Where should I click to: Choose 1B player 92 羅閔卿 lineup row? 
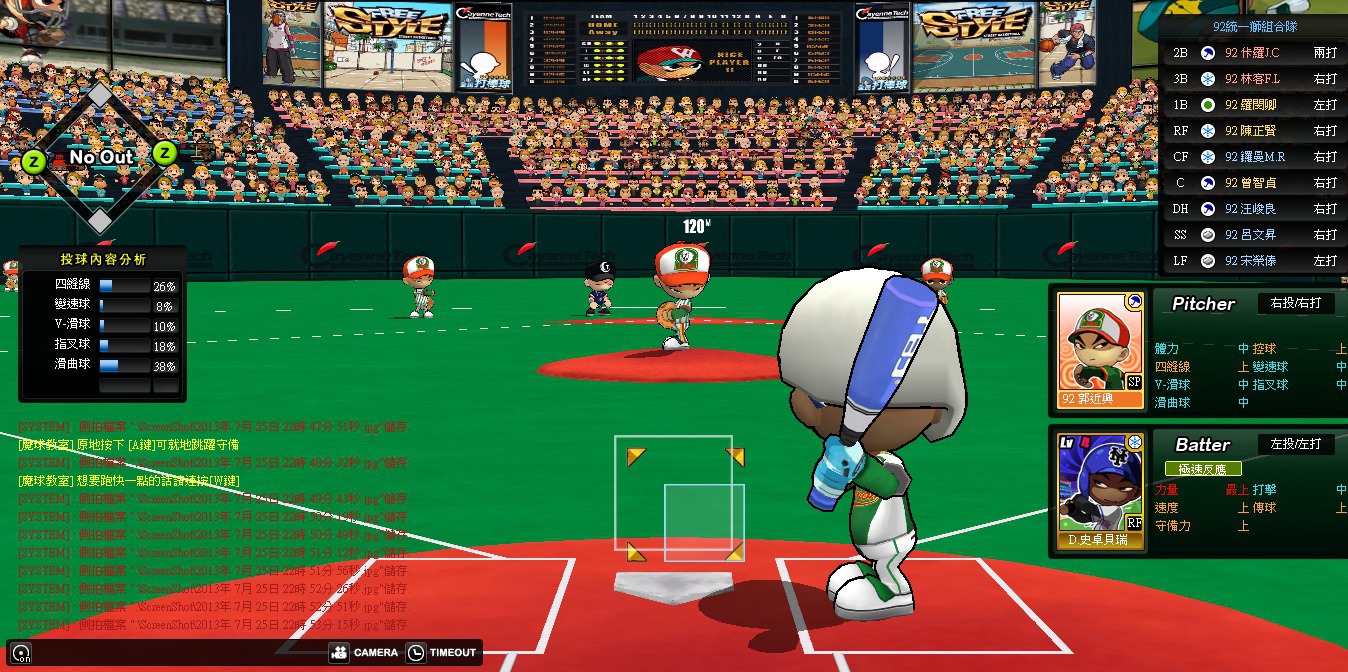click(1257, 105)
